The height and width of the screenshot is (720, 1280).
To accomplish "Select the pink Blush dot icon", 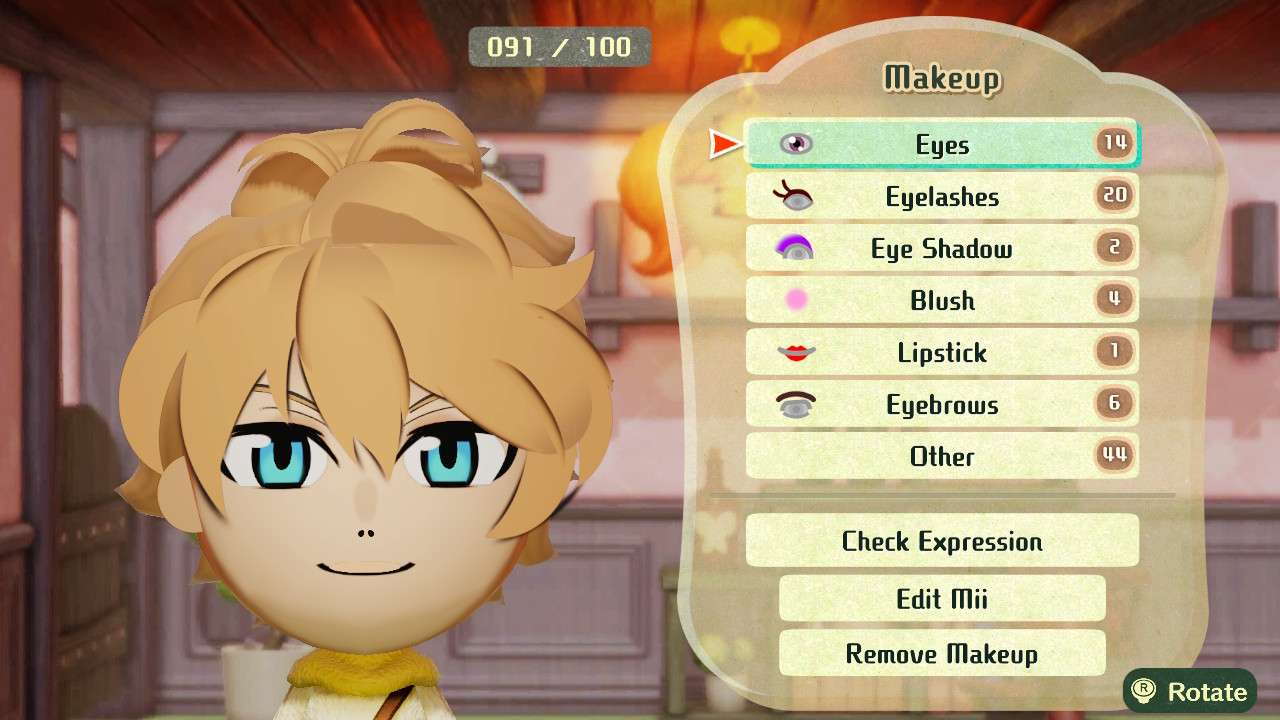I will [x=795, y=300].
